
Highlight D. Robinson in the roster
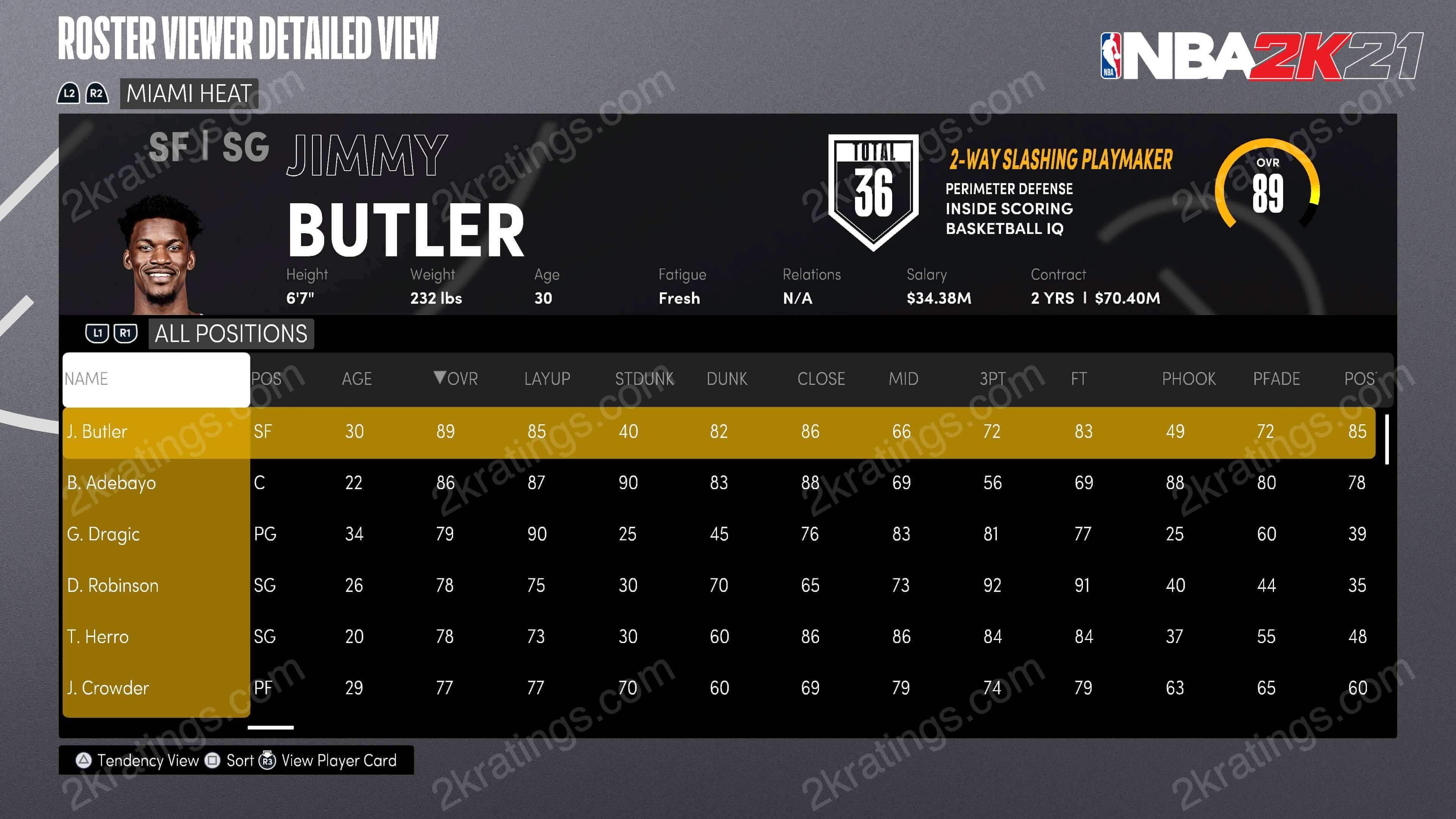point(113,585)
